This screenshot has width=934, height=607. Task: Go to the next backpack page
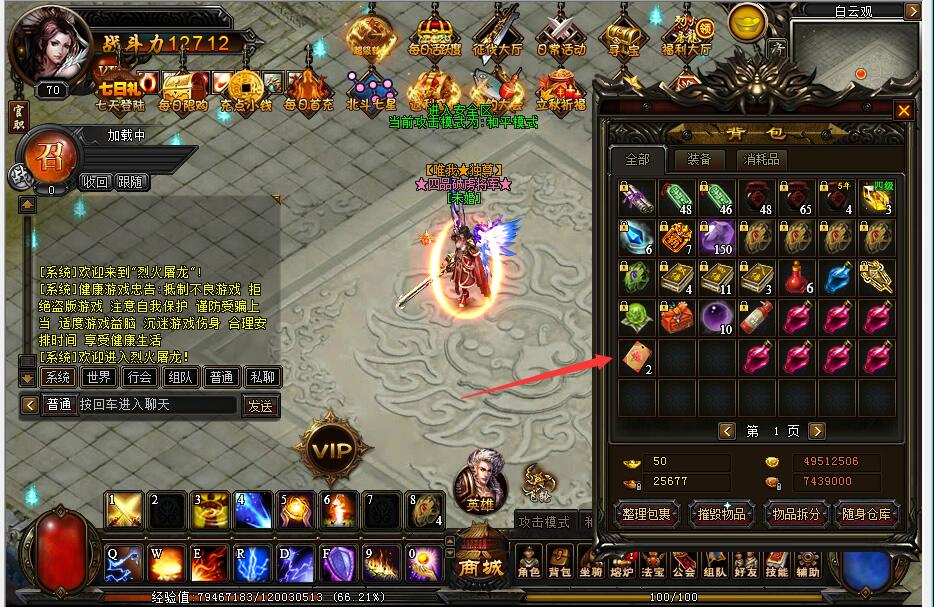pyautogui.click(x=817, y=431)
